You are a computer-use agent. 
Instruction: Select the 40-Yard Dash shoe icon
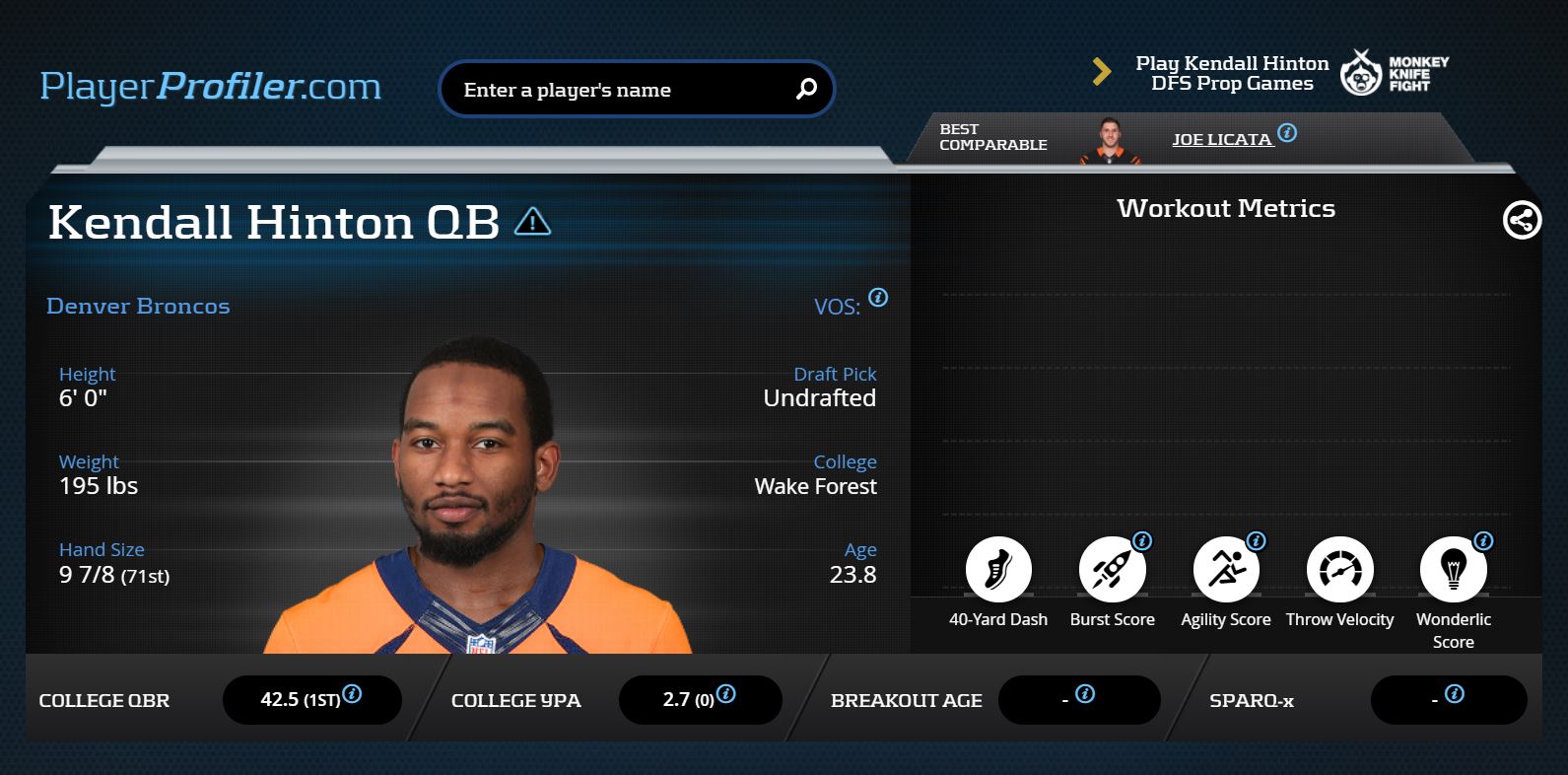click(x=998, y=570)
